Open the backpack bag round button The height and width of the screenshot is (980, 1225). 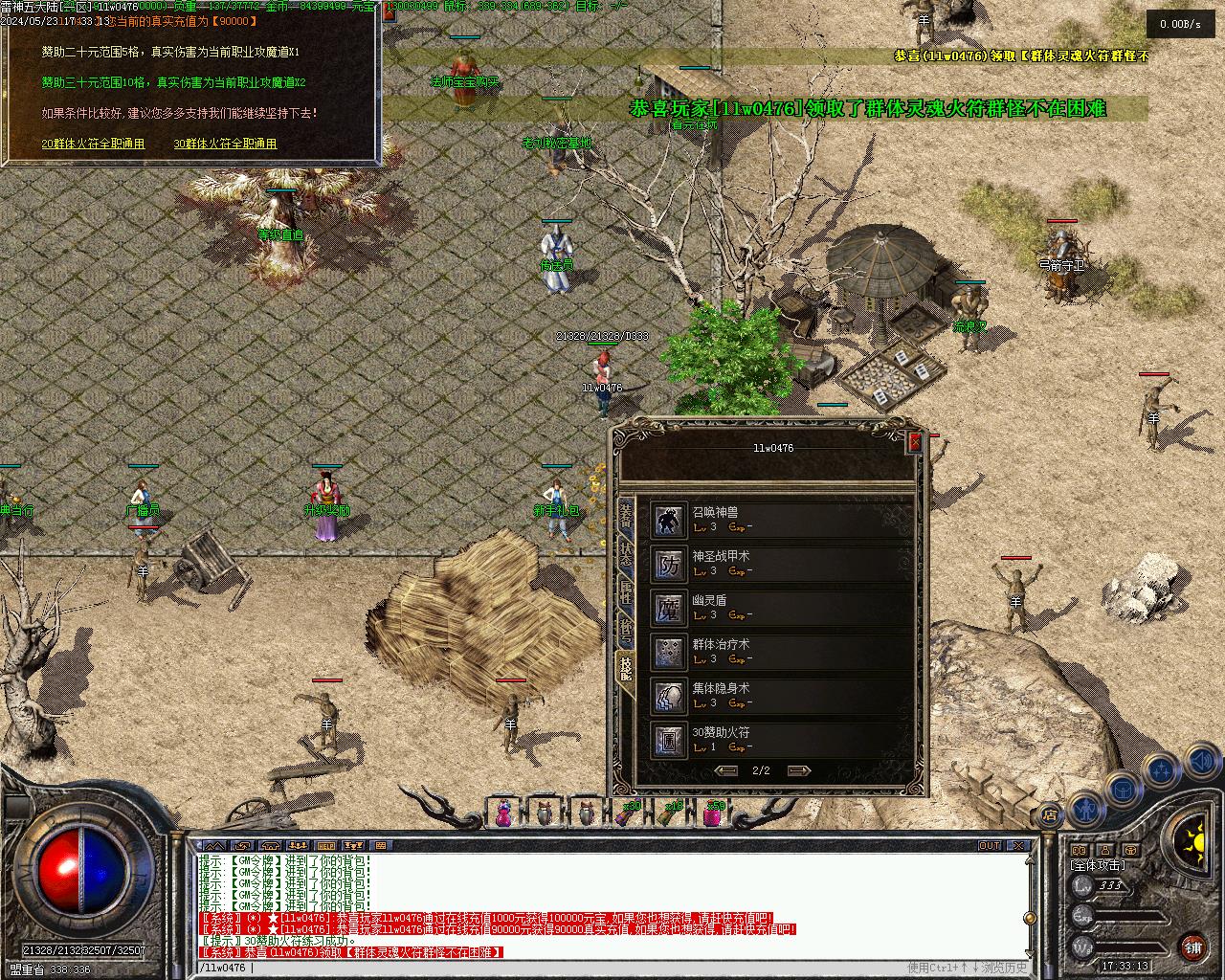click(x=1123, y=791)
